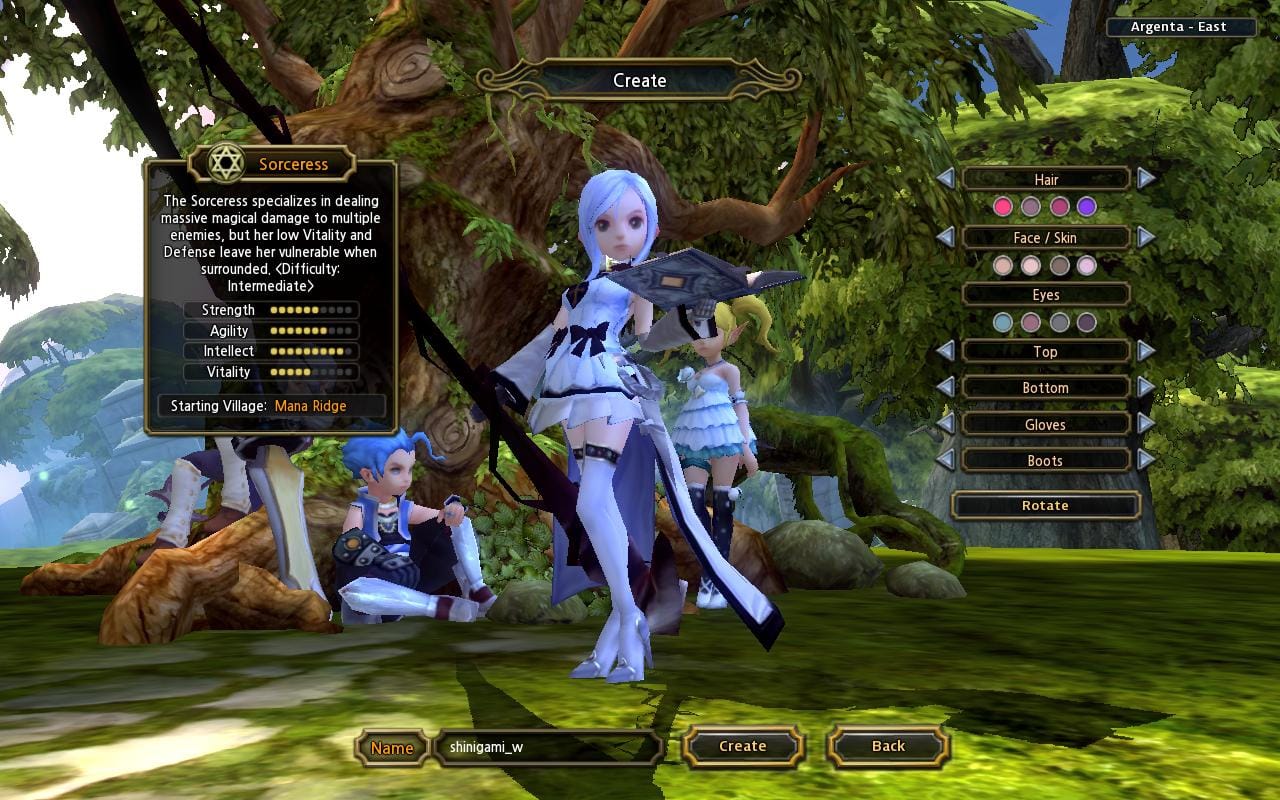
Task: Open the Eyes customization category
Action: click(x=1046, y=295)
